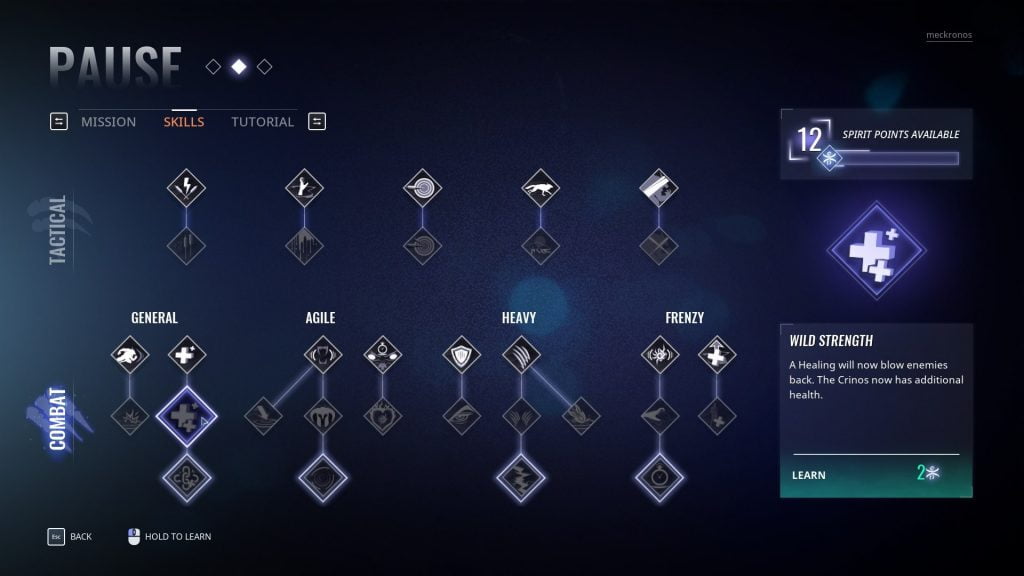Select the highlighted Wild Strength skill node
This screenshot has height=576, width=1024.
pyautogui.click(x=186, y=416)
